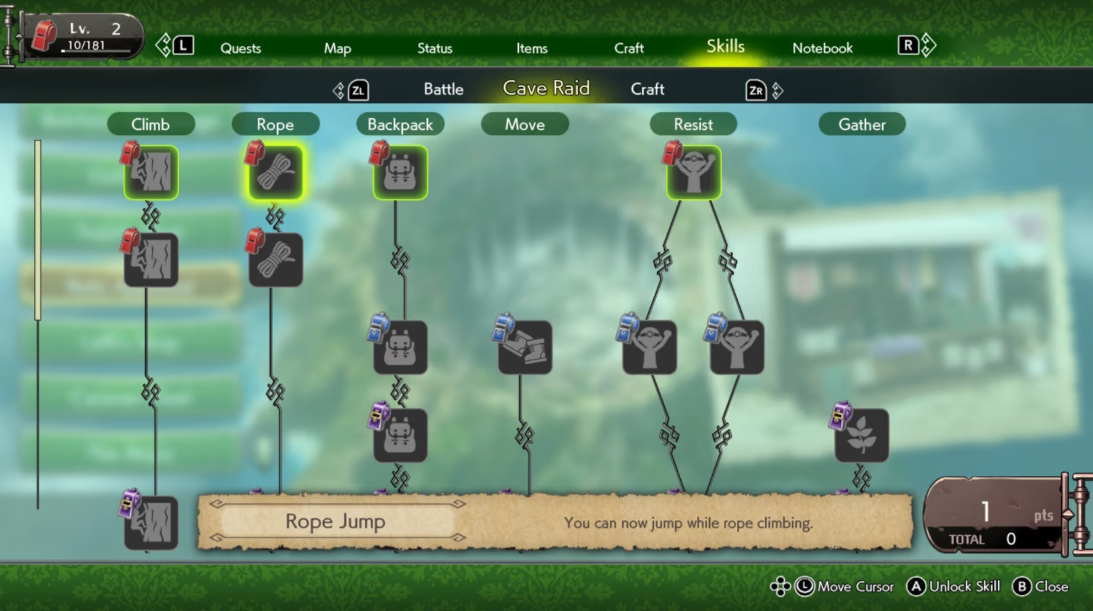Choose the top Climb skill icon
The width and height of the screenshot is (1093, 611).
click(x=151, y=173)
